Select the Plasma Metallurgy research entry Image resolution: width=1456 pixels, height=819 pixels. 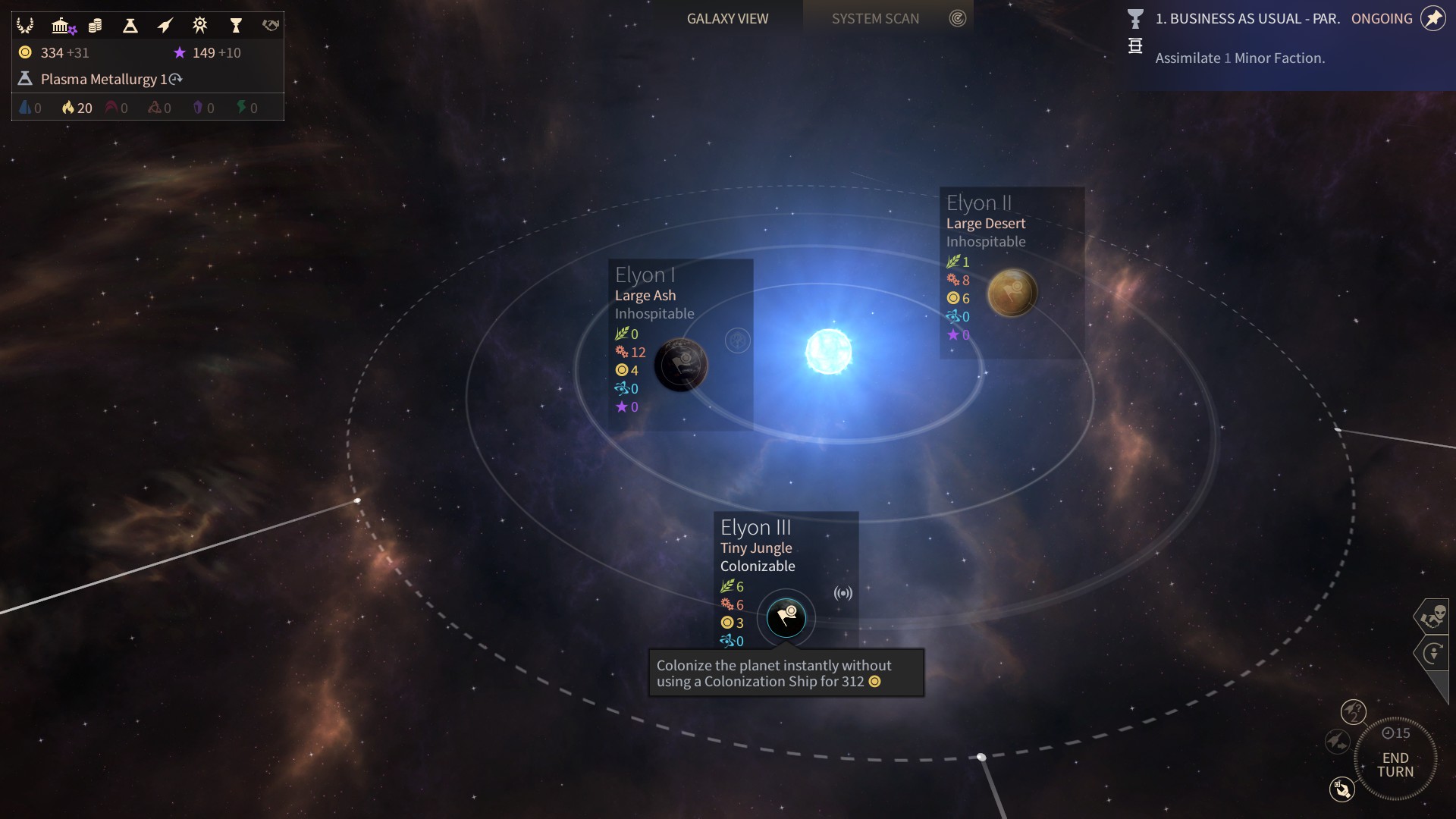point(104,79)
